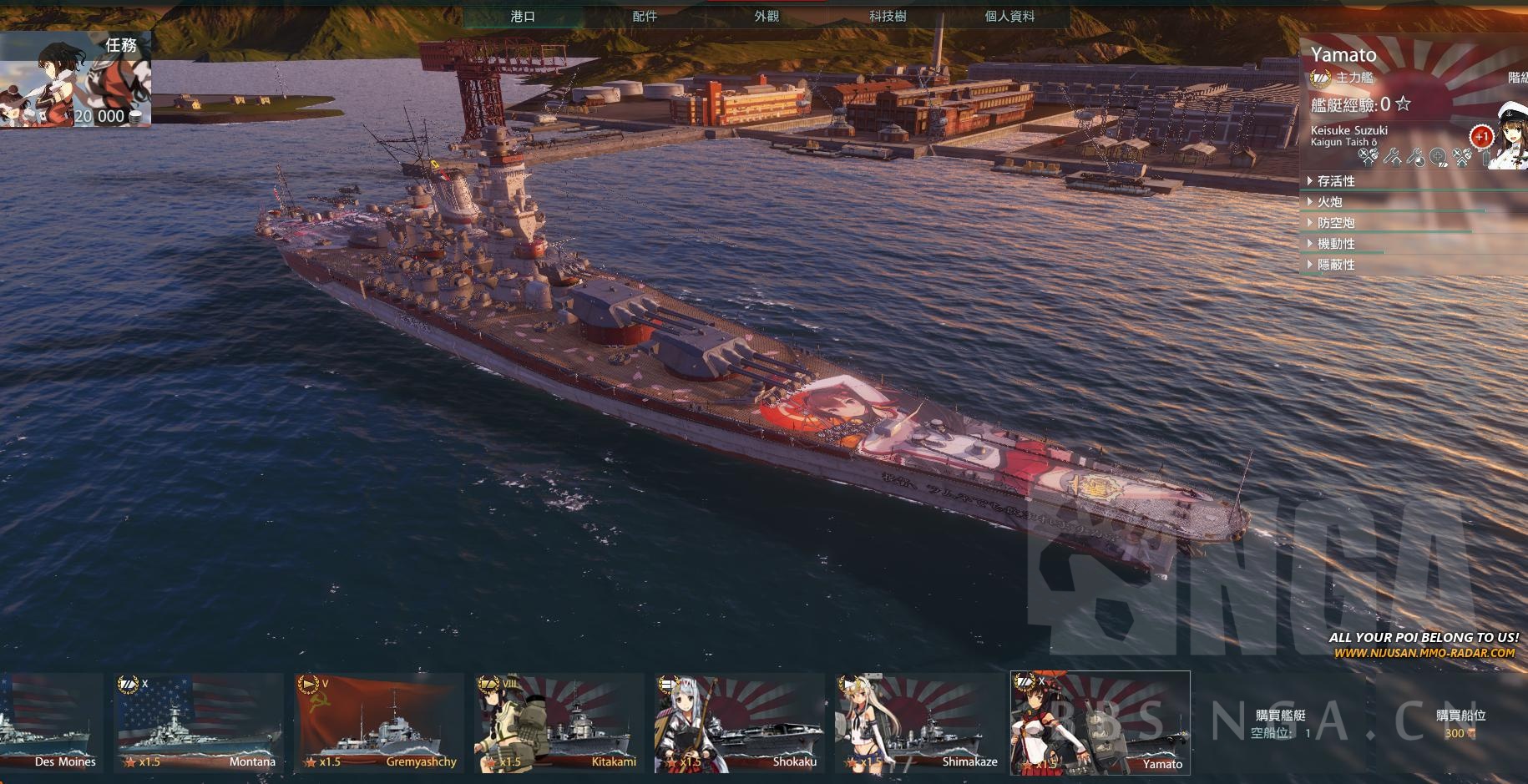
Task: Select the 外觀 tab
Action: [x=767, y=17]
